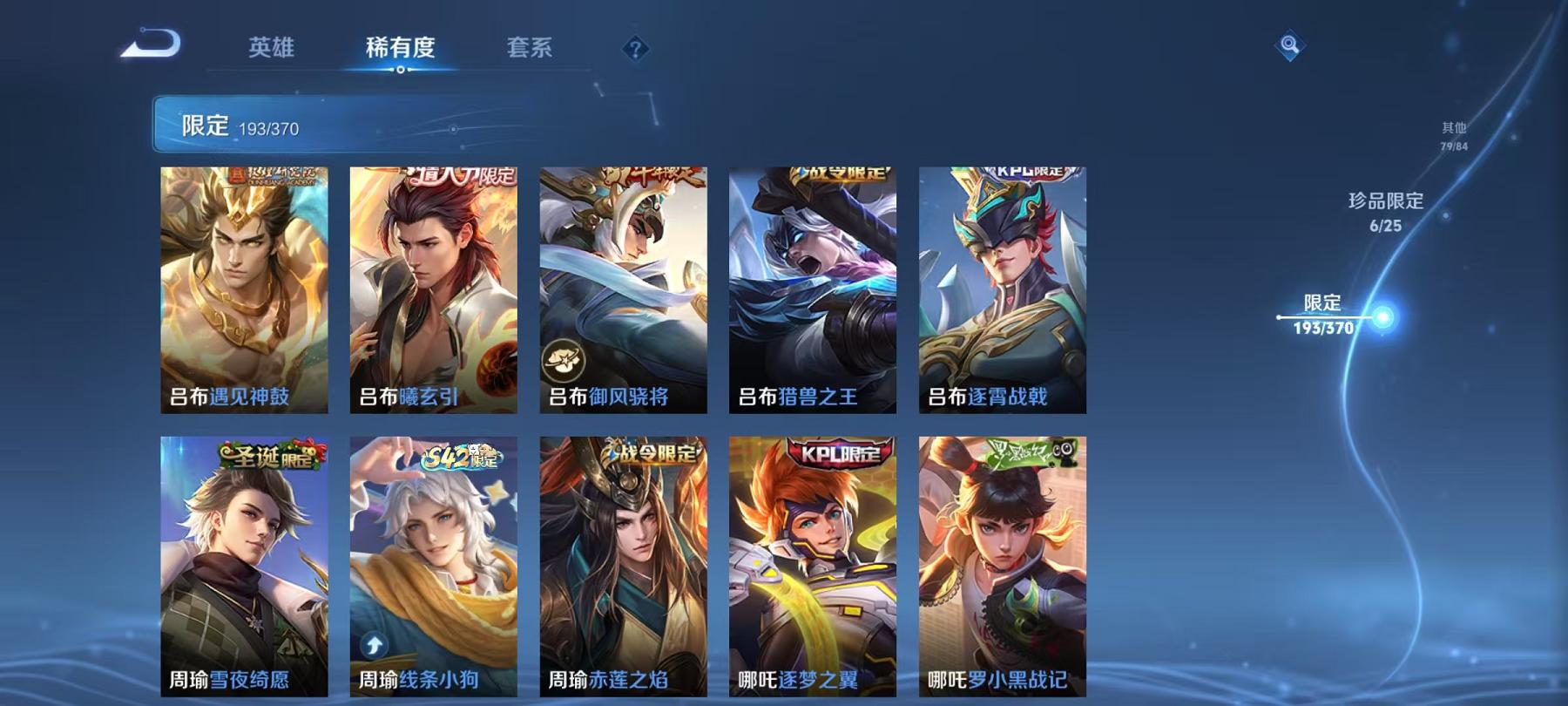1568x706 pixels.
Task: Open the 吕布遇见神鼓 skin thumbnail
Action: tap(245, 288)
